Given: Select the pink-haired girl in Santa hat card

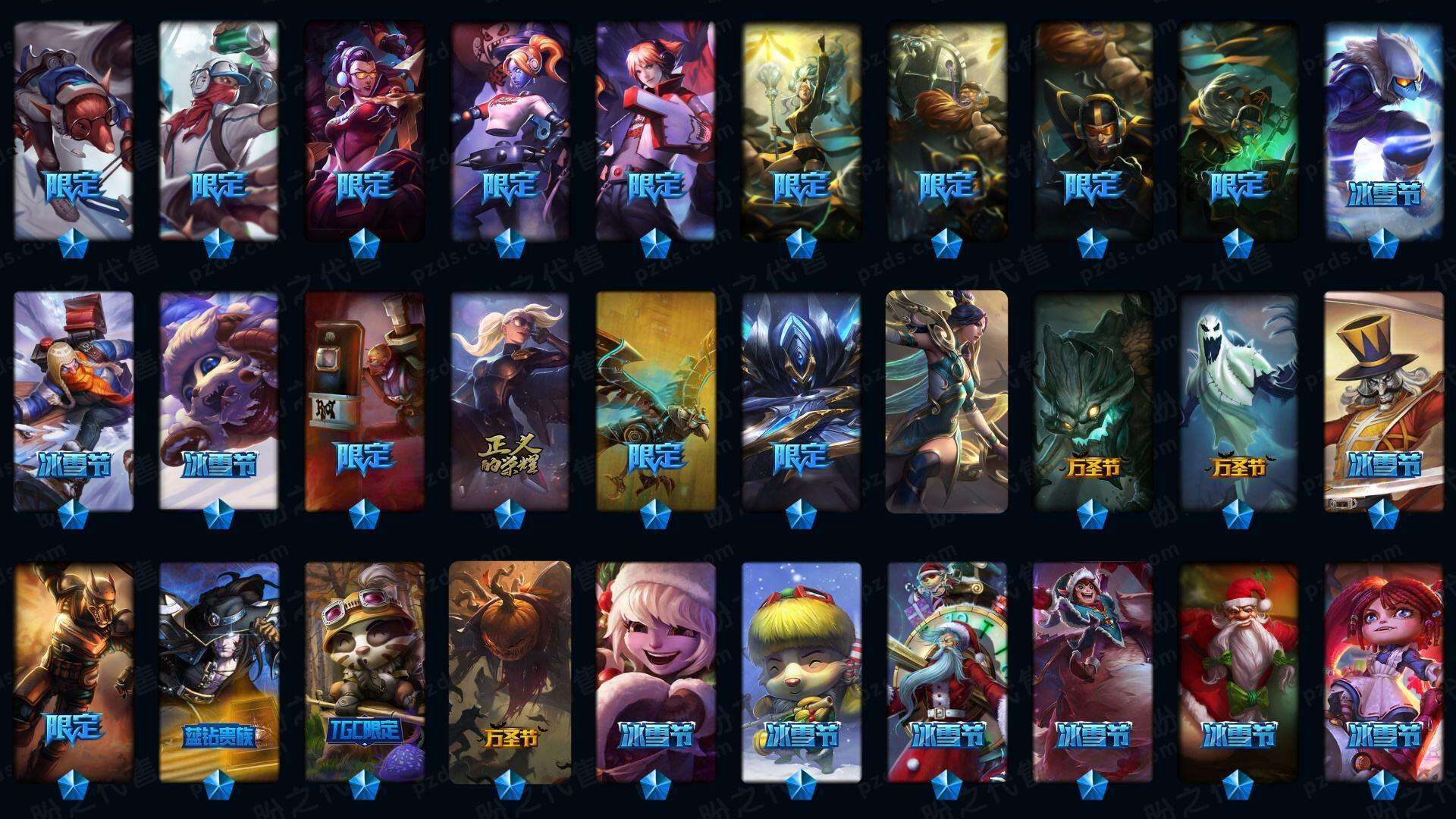Looking at the screenshot, I should [x=656, y=671].
